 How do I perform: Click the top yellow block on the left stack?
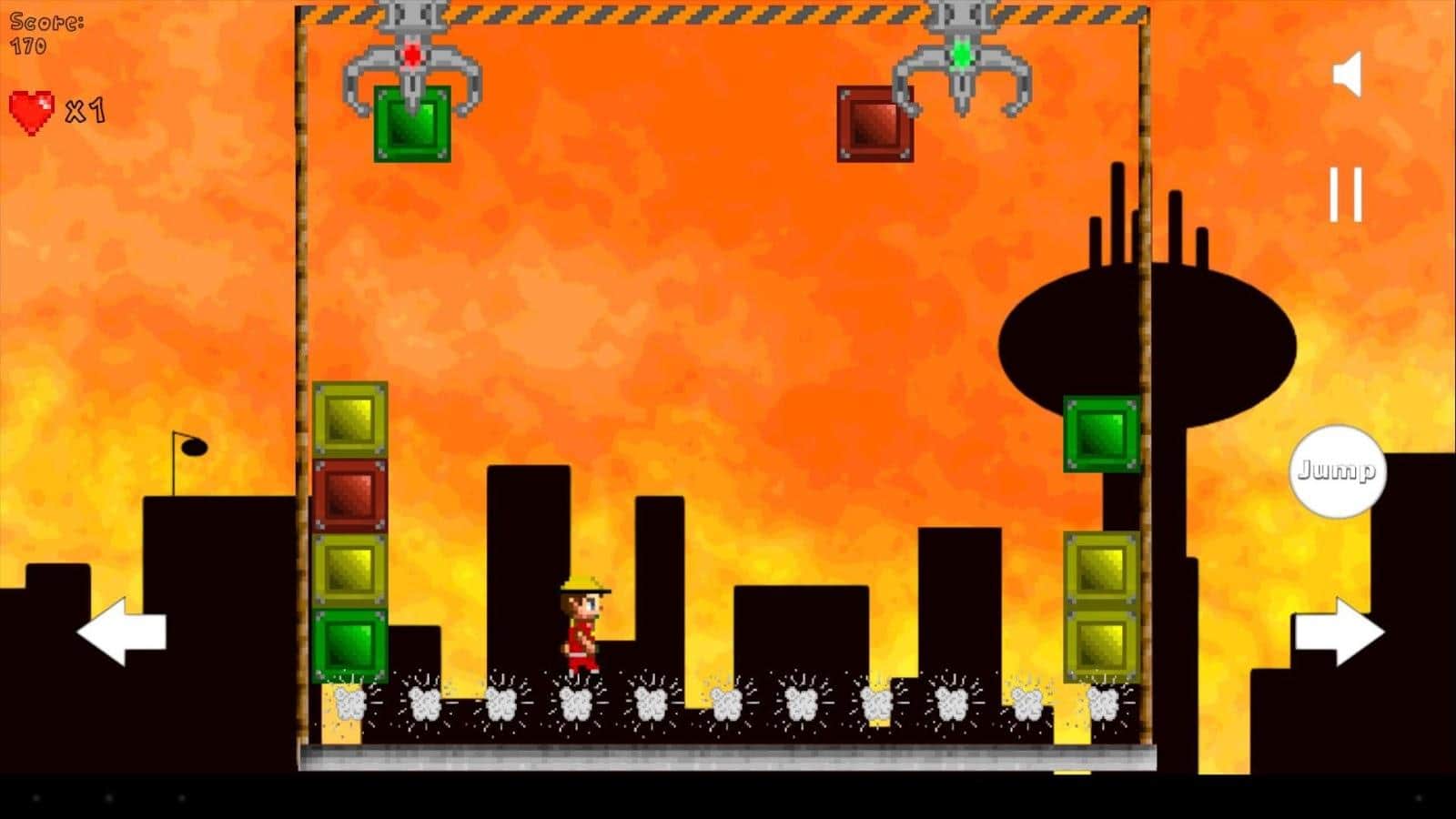(x=349, y=420)
